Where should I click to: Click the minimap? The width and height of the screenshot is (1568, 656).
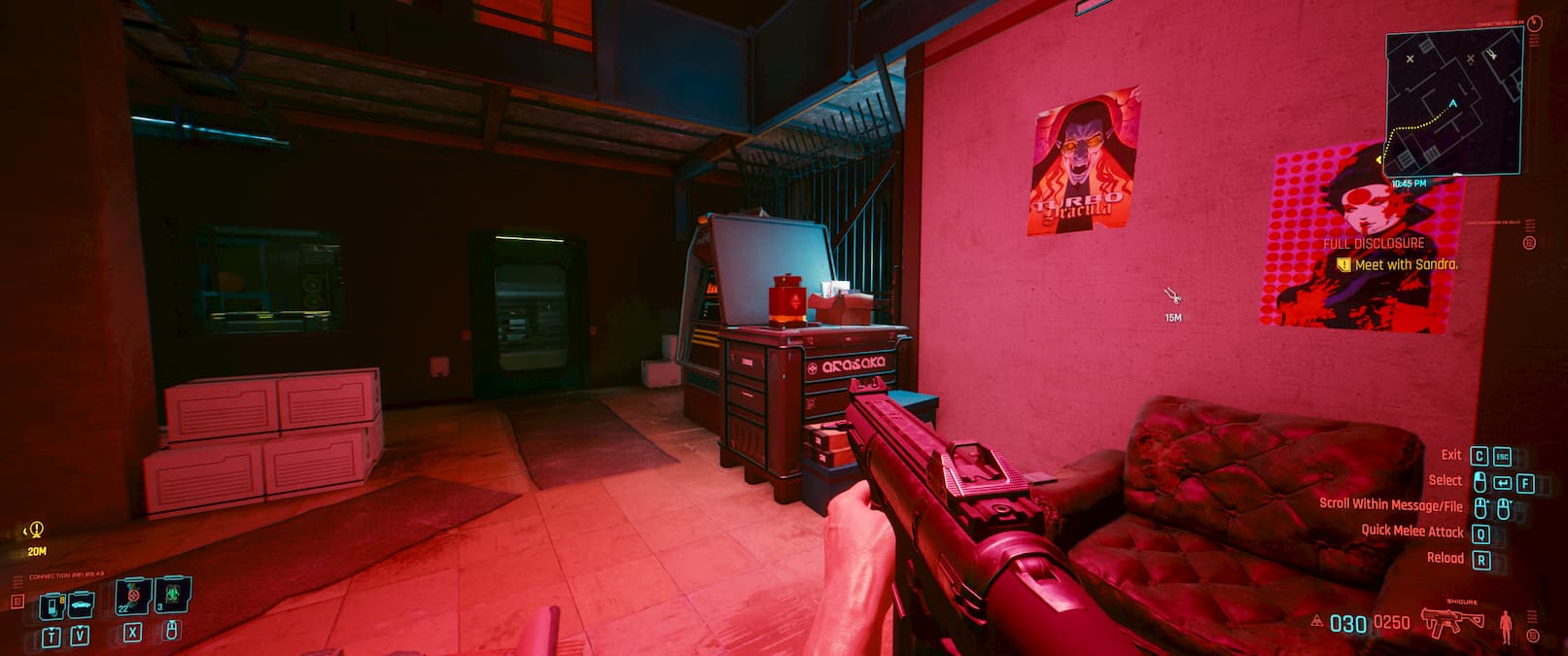[1452, 102]
